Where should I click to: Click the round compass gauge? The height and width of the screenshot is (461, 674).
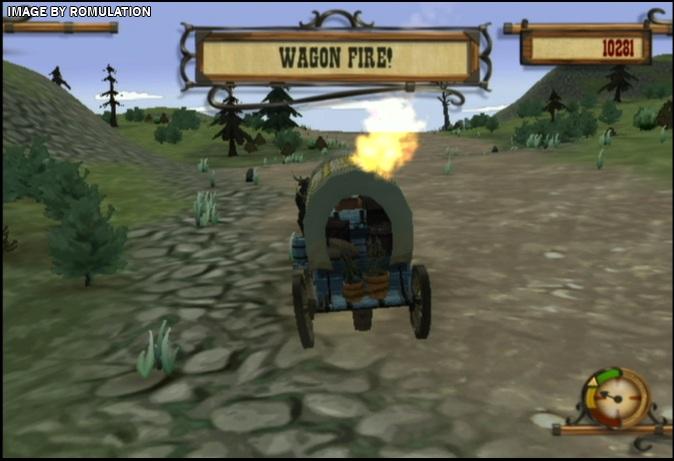[610, 397]
